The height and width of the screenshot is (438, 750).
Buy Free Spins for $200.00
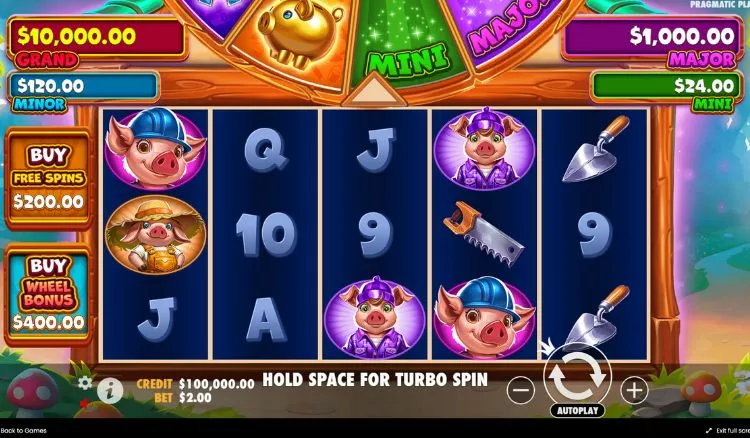[48, 179]
